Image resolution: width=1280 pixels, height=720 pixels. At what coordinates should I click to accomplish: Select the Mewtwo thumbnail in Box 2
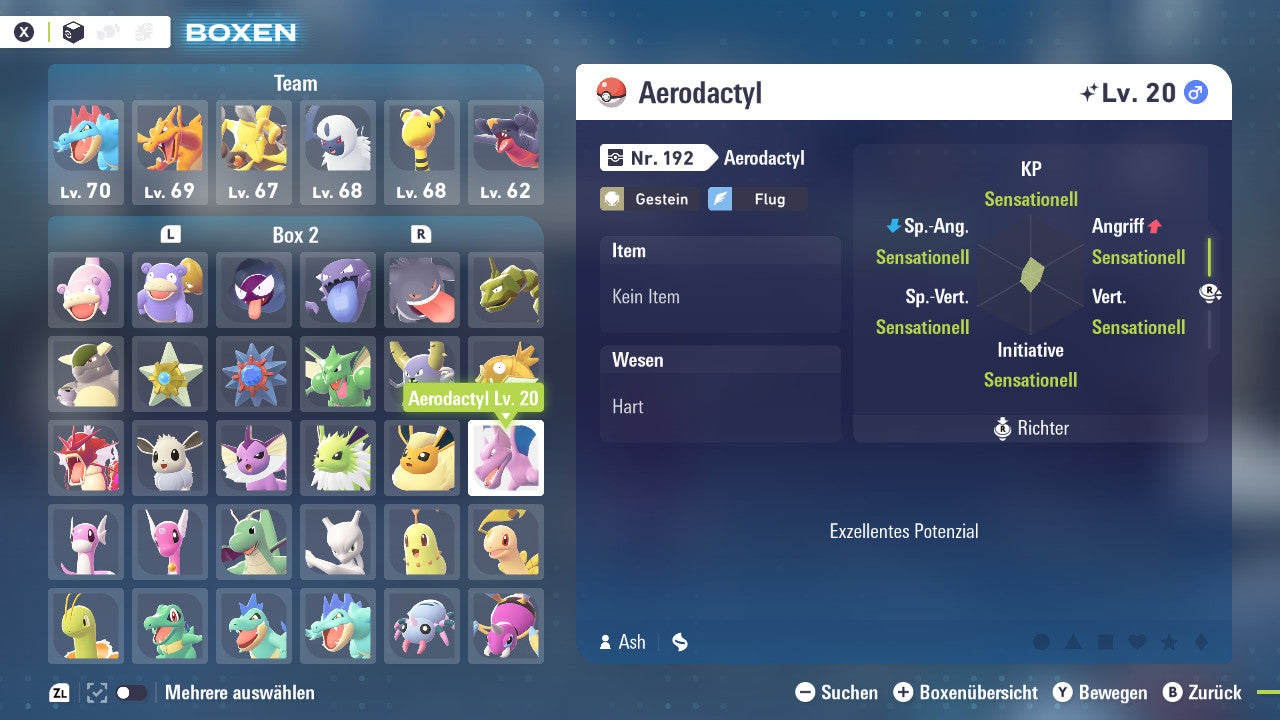pyautogui.click(x=338, y=542)
